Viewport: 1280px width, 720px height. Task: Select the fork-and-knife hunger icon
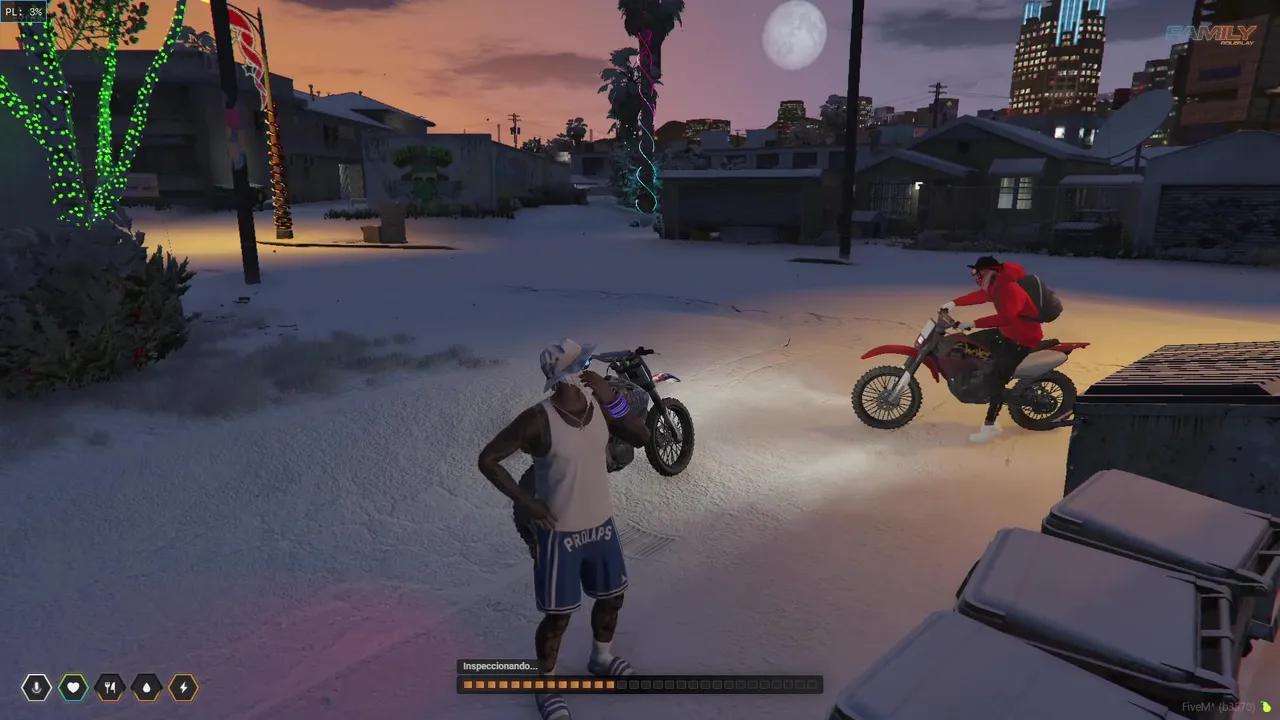point(108,687)
